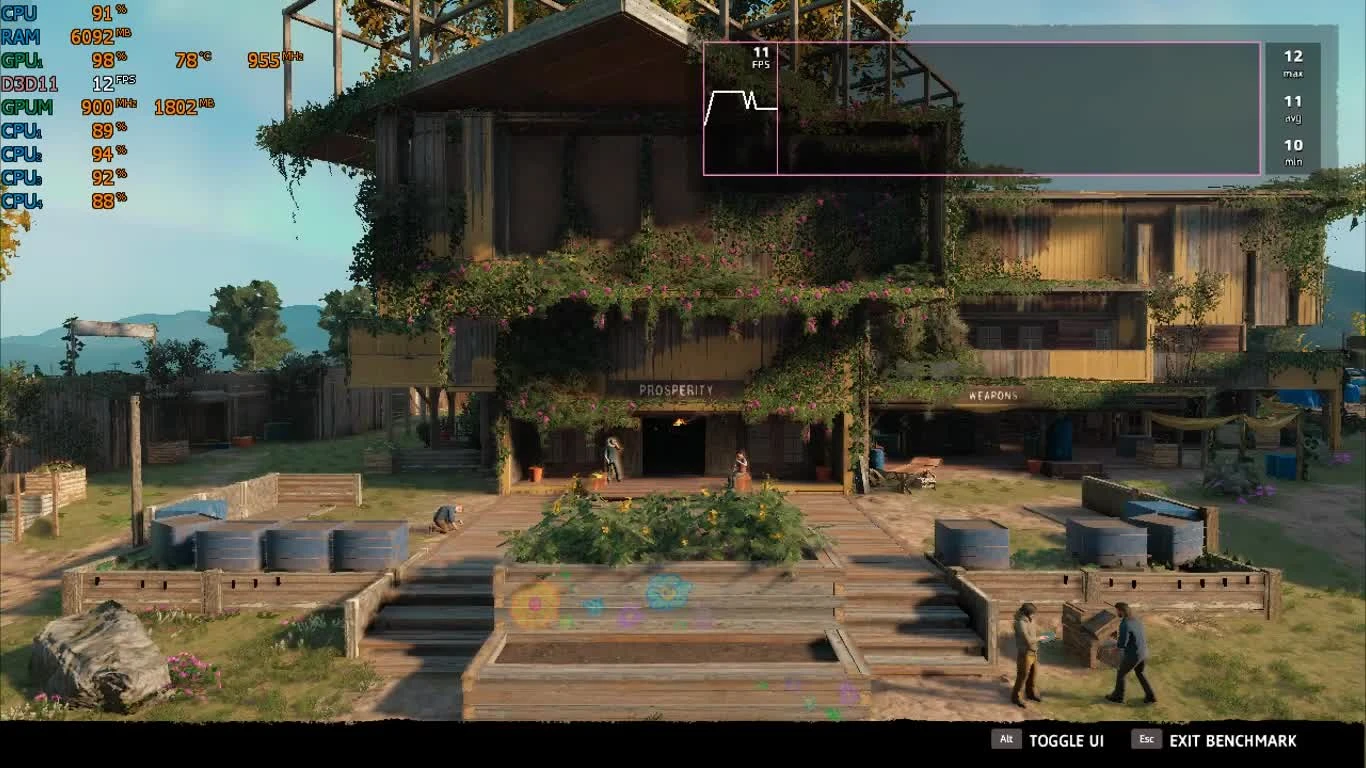Click the 11 avg framerate value

[1292, 108]
